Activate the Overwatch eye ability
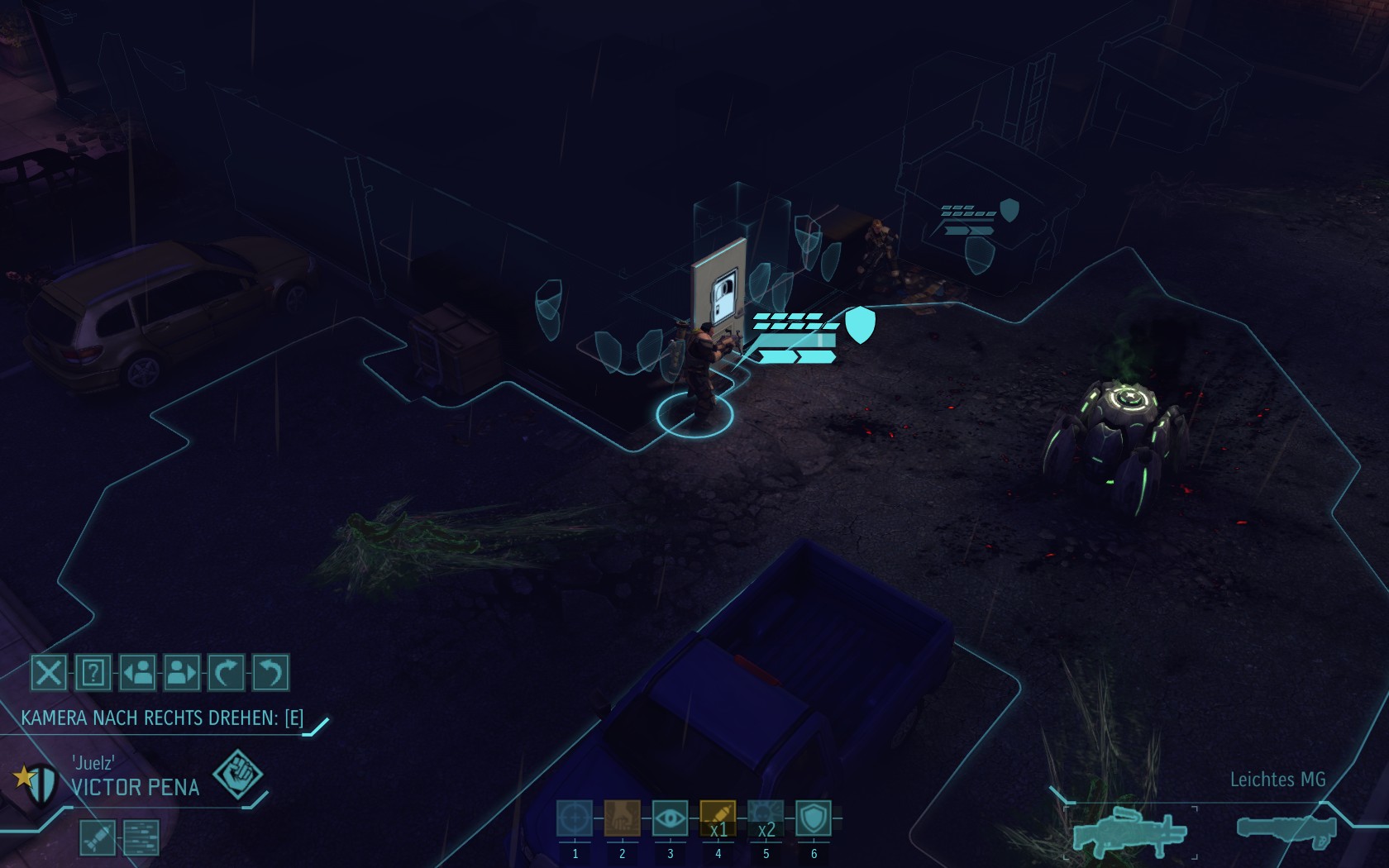1389x868 pixels. (x=670, y=818)
